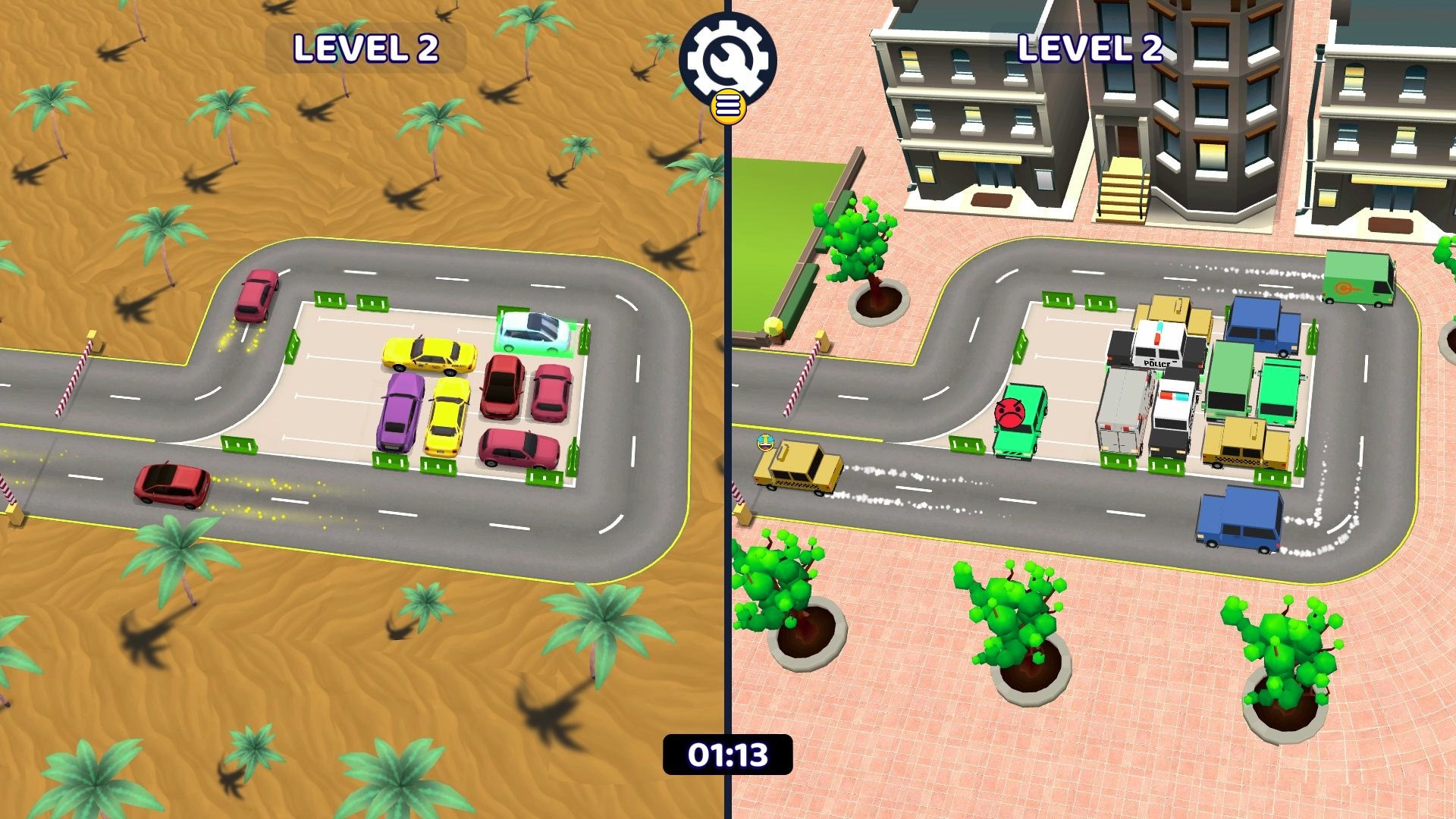The image size is (1456, 819).
Task: Select the highlighted teal car in its spot
Action: (x=535, y=334)
